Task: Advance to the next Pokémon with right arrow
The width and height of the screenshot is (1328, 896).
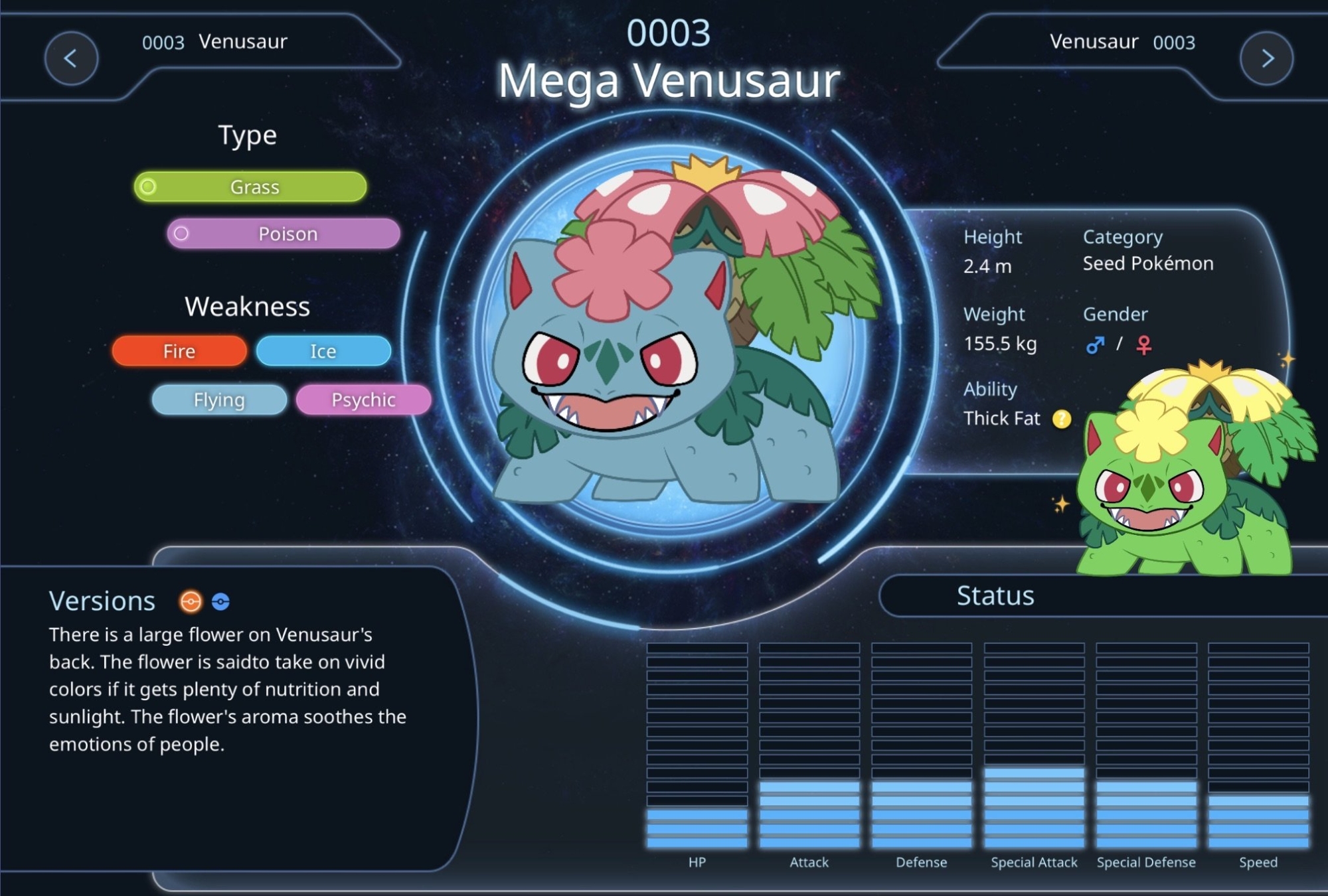Action: (1266, 58)
